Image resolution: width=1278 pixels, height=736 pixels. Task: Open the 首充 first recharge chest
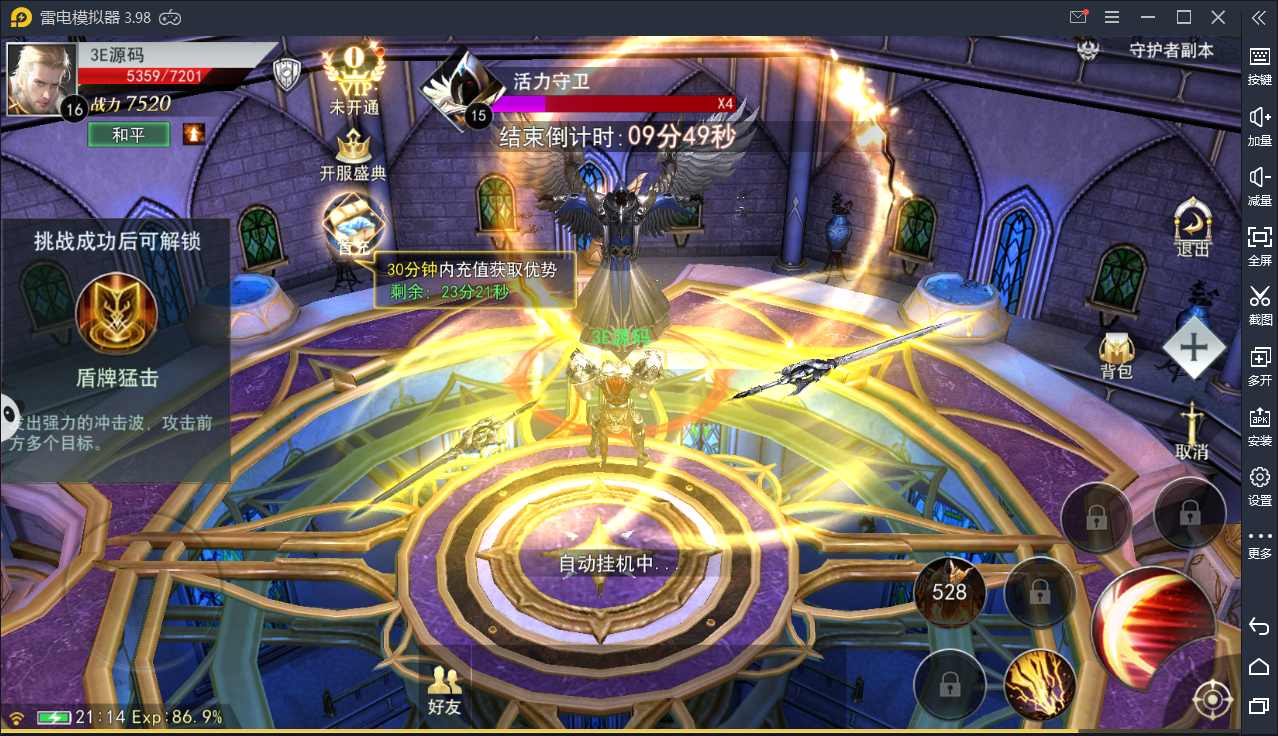click(x=352, y=222)
